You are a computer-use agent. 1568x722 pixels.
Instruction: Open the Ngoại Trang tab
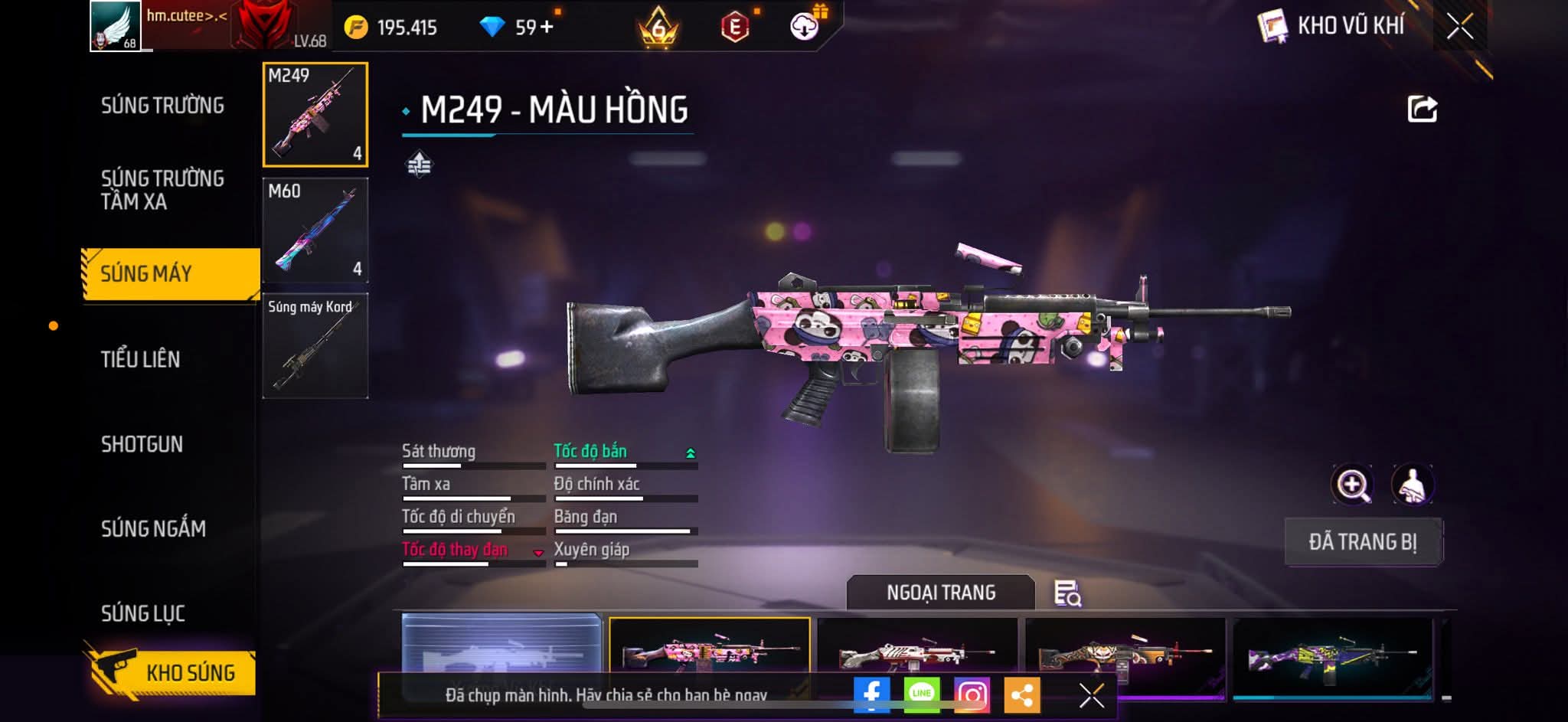click(x=941, y=593)
